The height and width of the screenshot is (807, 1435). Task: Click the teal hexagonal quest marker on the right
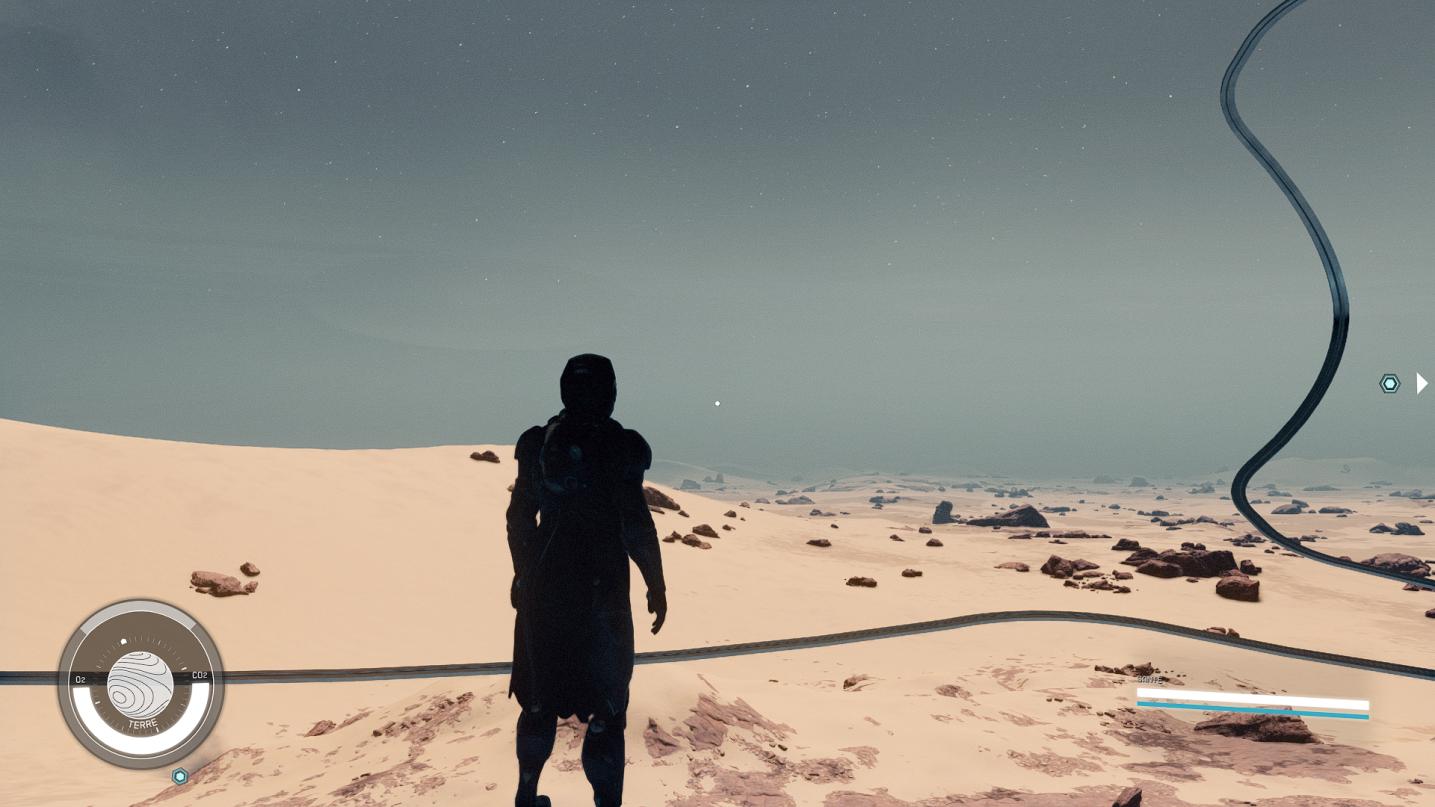click(1390, 383)
